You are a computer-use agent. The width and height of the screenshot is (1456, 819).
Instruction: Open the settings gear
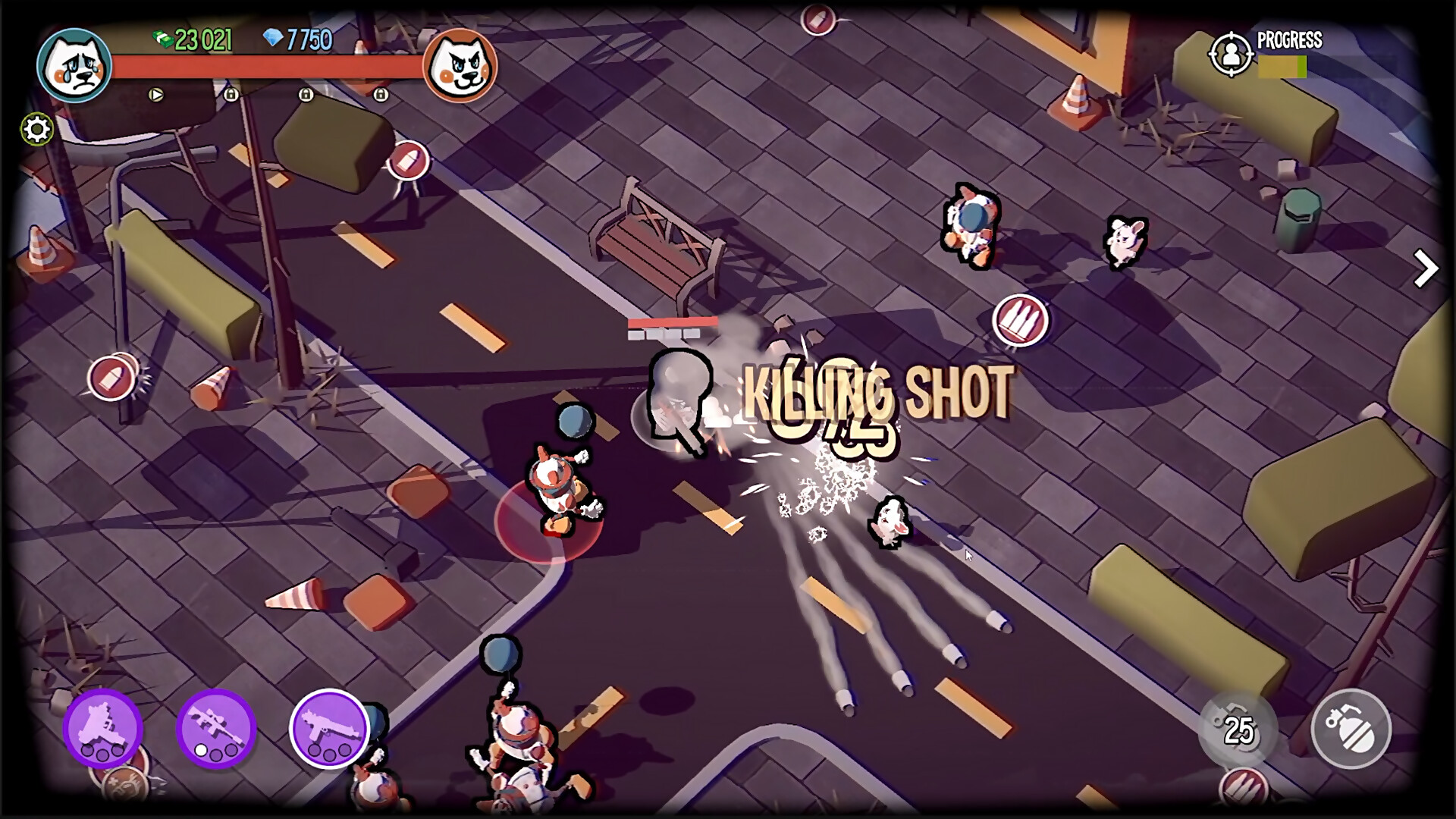coord(36,129)
